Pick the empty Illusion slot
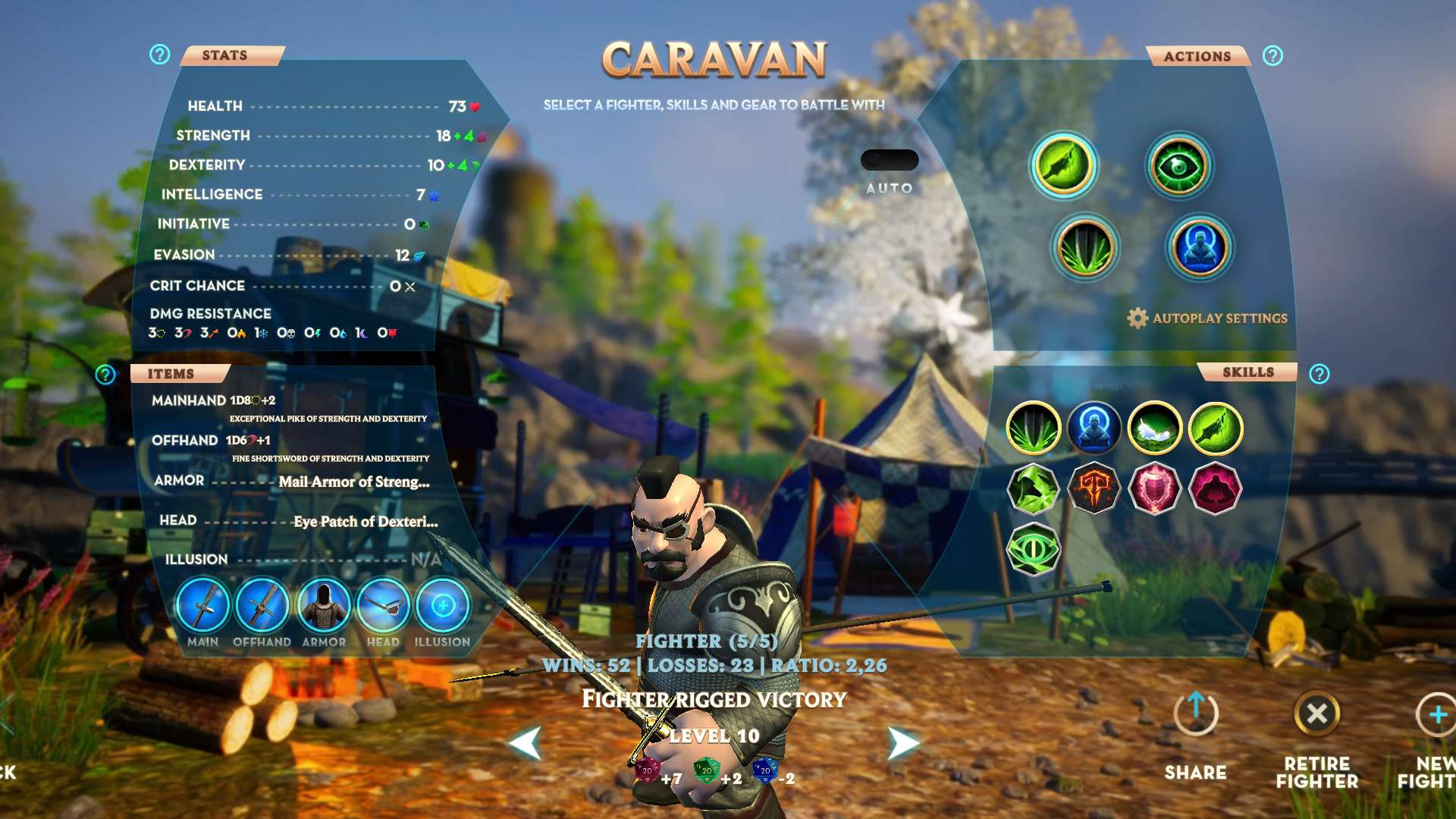This screenshot has height=819, width=1456. click(443, 605)
